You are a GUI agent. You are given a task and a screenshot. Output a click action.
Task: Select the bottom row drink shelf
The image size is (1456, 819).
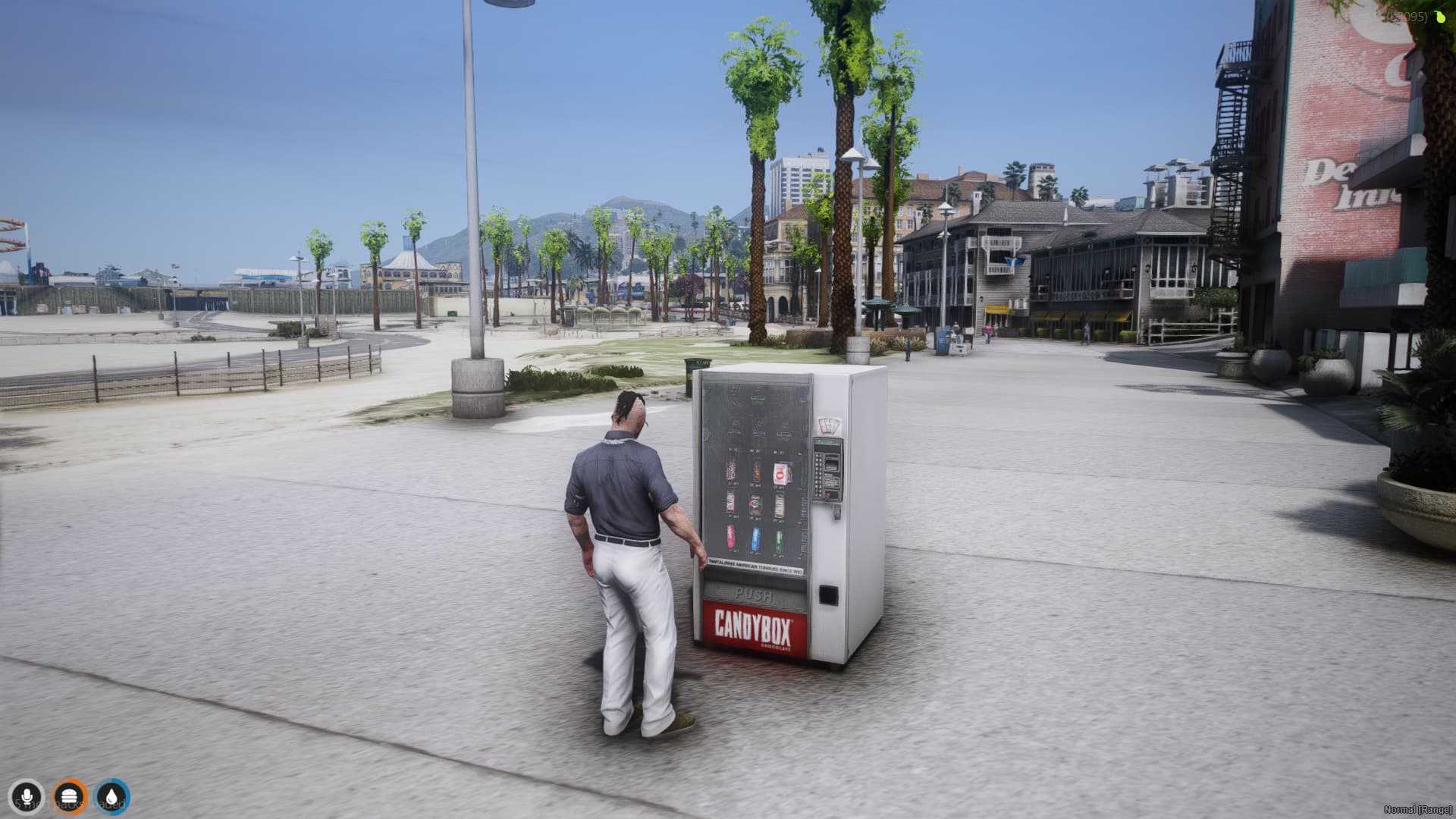tap(756, 540)
